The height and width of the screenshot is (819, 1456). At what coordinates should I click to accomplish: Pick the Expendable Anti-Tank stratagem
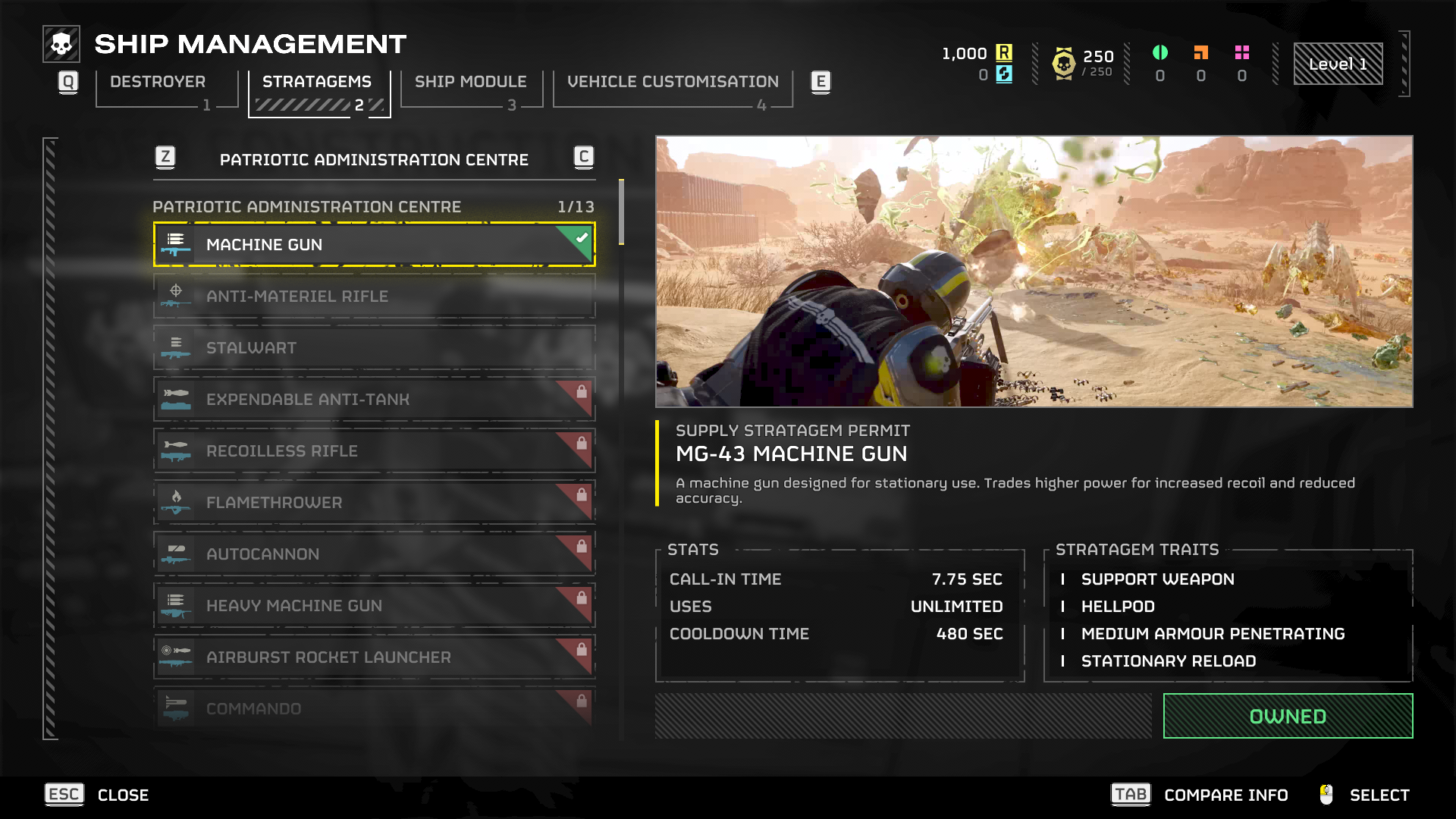(x=374, y=400)
